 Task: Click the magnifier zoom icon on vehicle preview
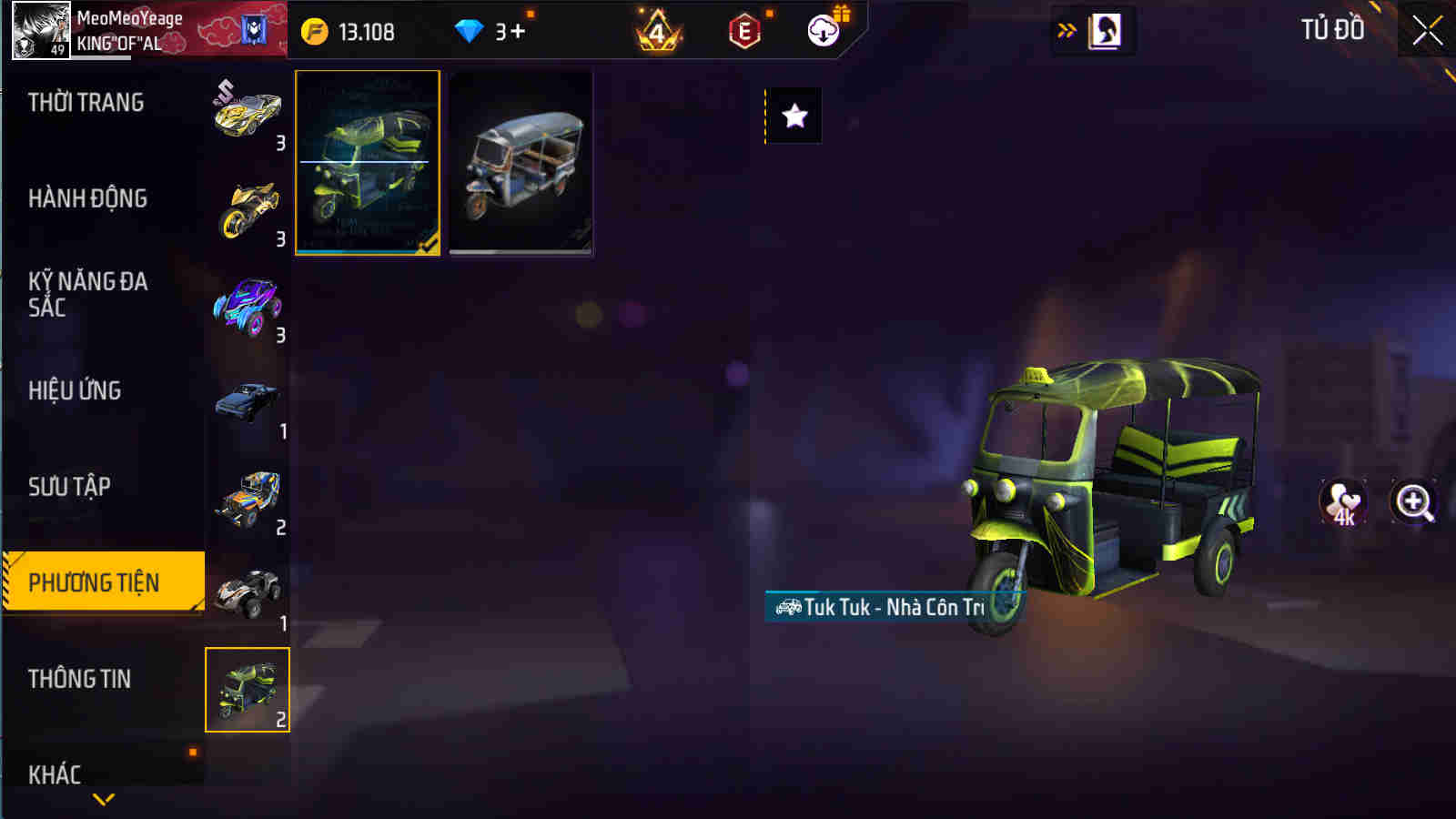point(1410,502)
